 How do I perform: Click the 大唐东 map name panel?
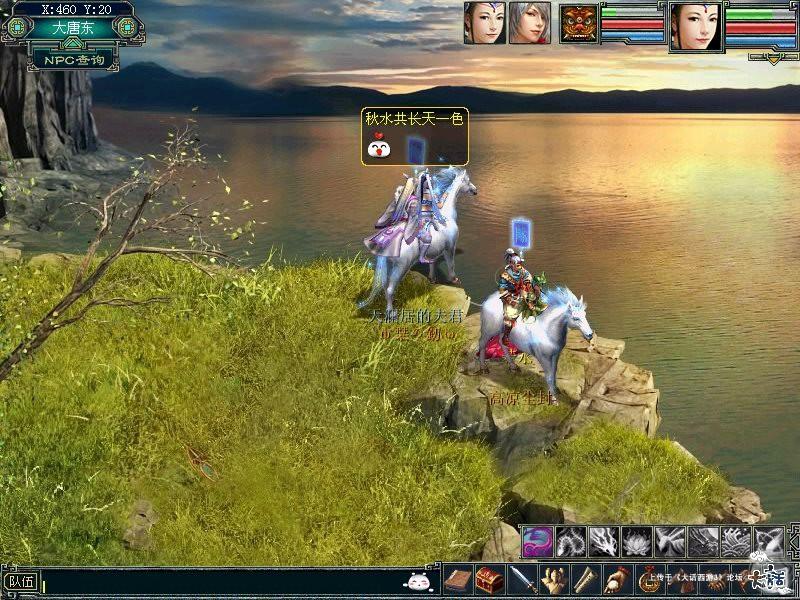click(67, 28)
